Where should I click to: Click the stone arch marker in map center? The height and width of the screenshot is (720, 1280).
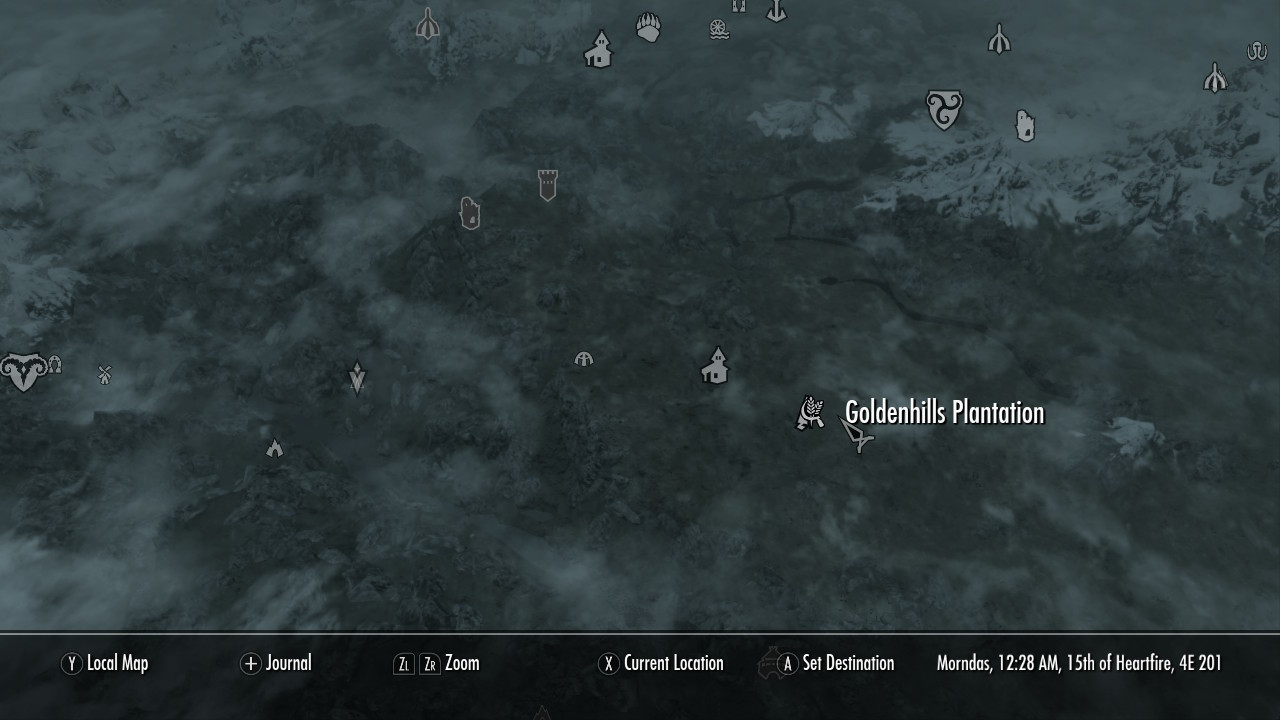click(583, 360)
